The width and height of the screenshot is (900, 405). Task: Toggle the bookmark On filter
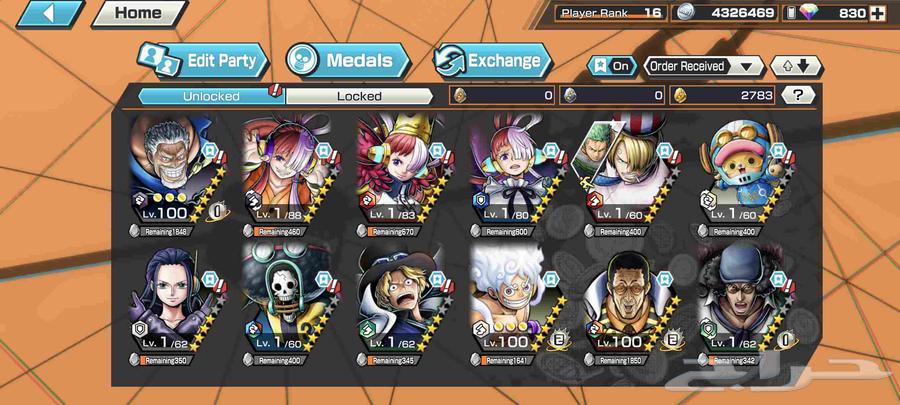(611, 66)
